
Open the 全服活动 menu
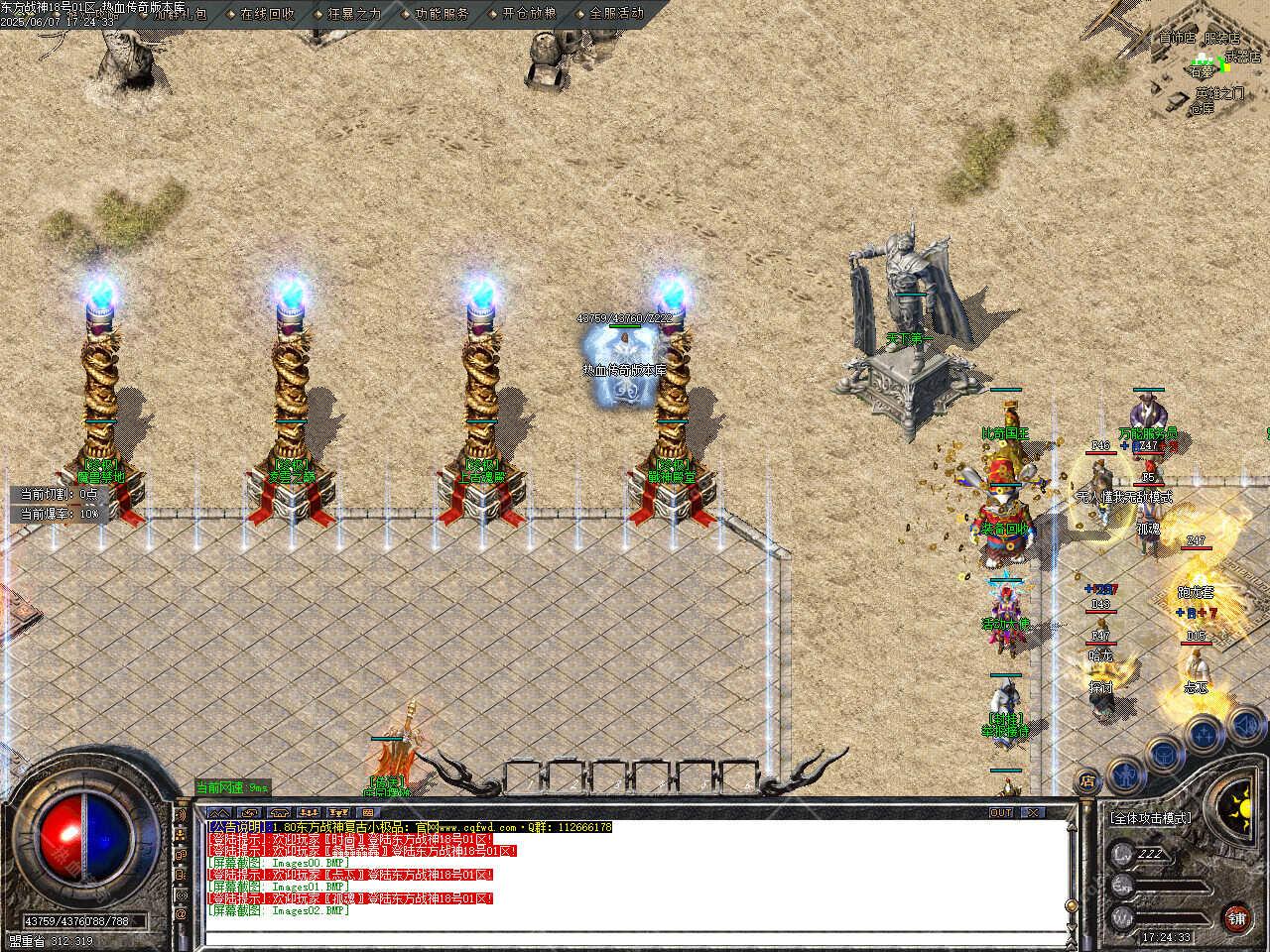point(615,14)
